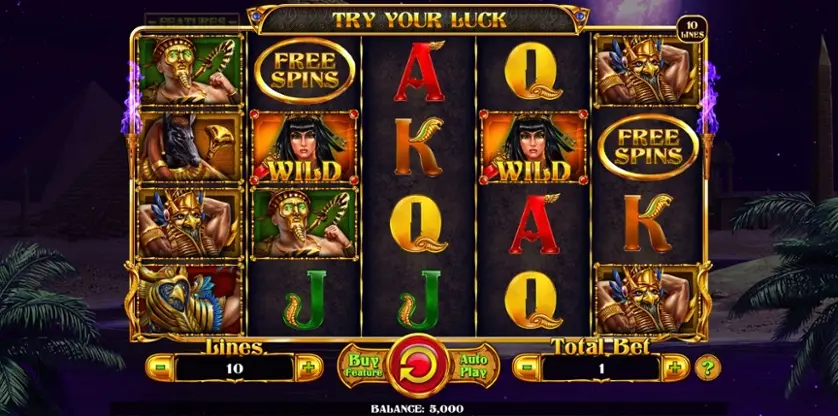Increase the number of Lines
The image size is (838, 416).
[x=307, y=367]
